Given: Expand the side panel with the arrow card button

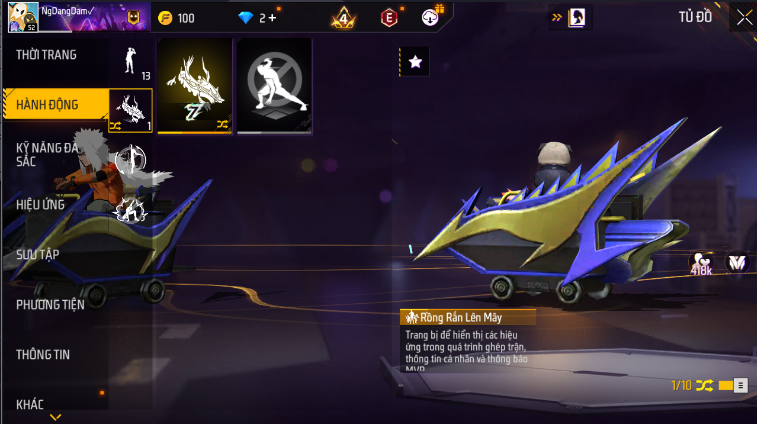Looking at the screenshot, I should [571, 17].
